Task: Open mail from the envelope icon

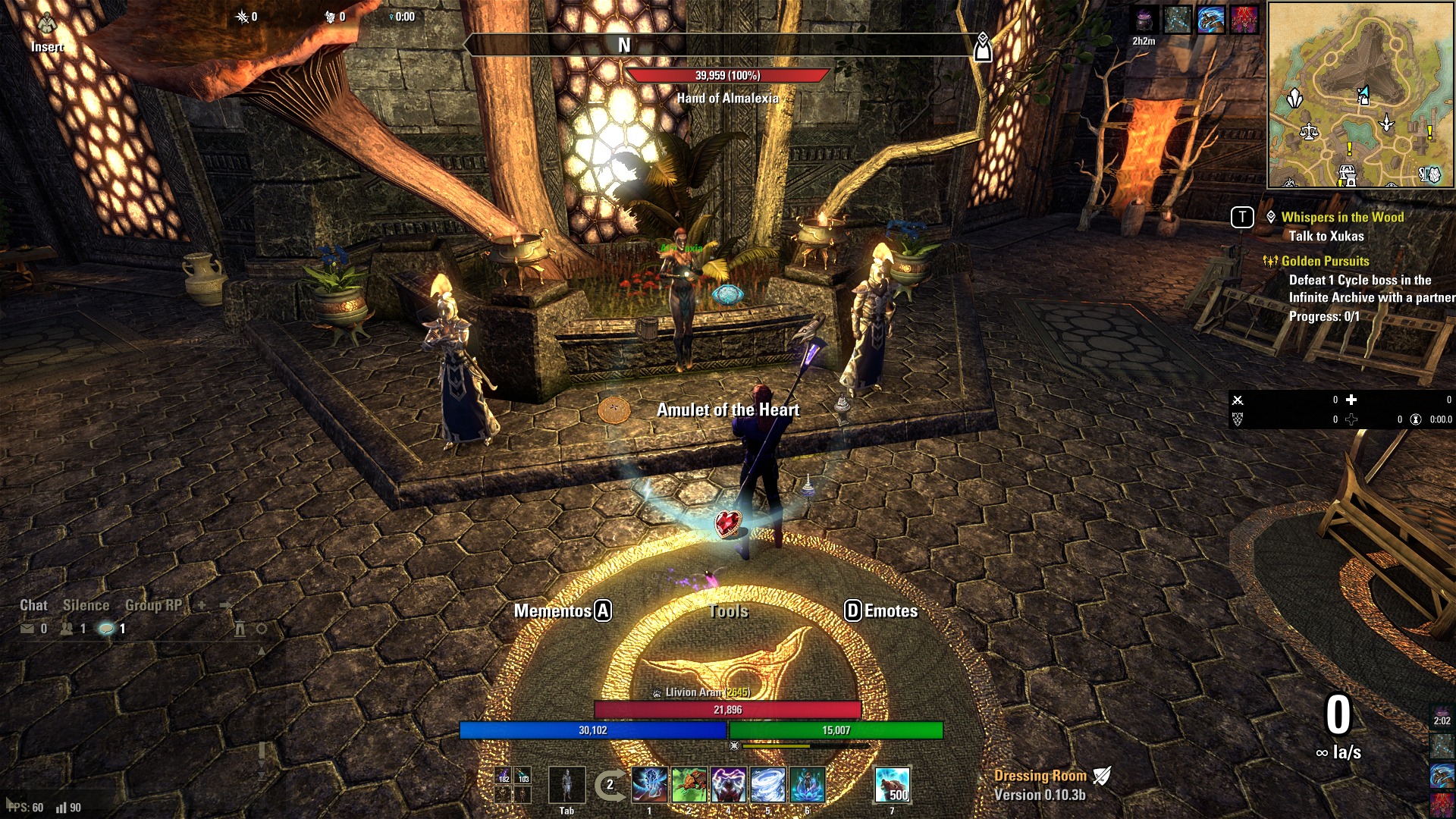Action: (27, 629)
